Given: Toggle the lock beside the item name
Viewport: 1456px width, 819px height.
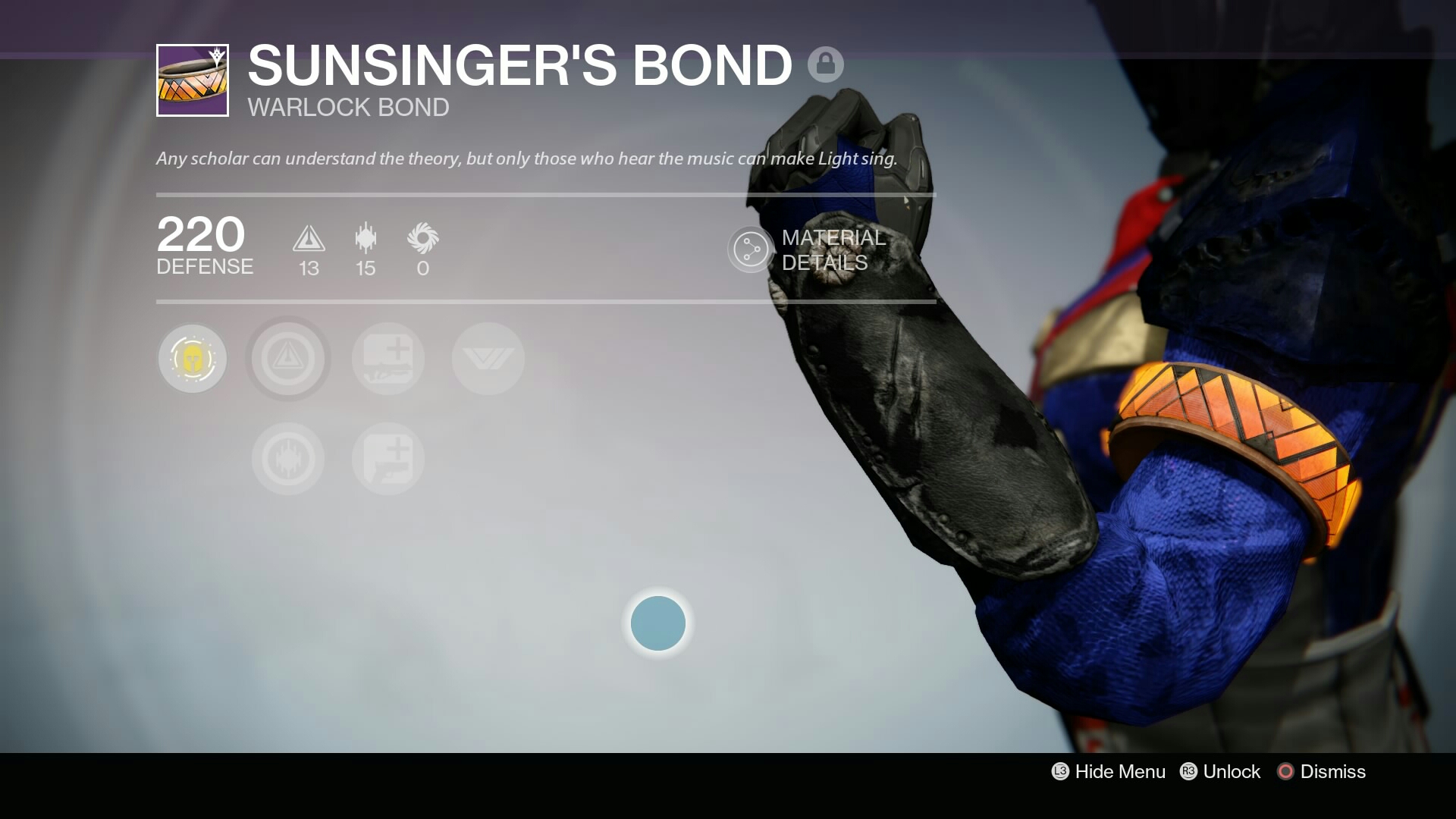Looking at the screenshot, I should click(x=826, y=64).
